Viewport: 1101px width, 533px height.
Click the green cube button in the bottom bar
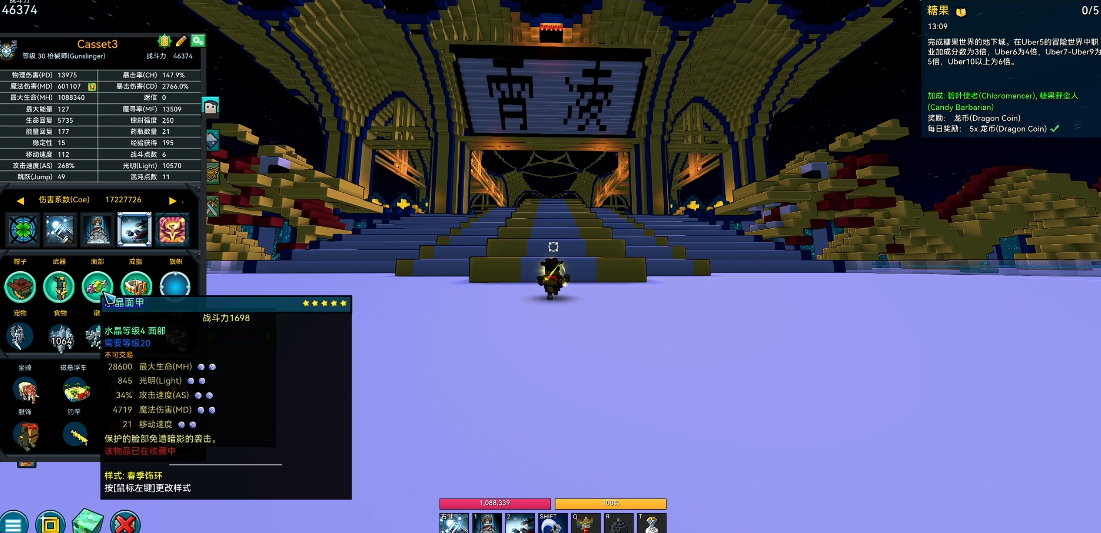85,522
